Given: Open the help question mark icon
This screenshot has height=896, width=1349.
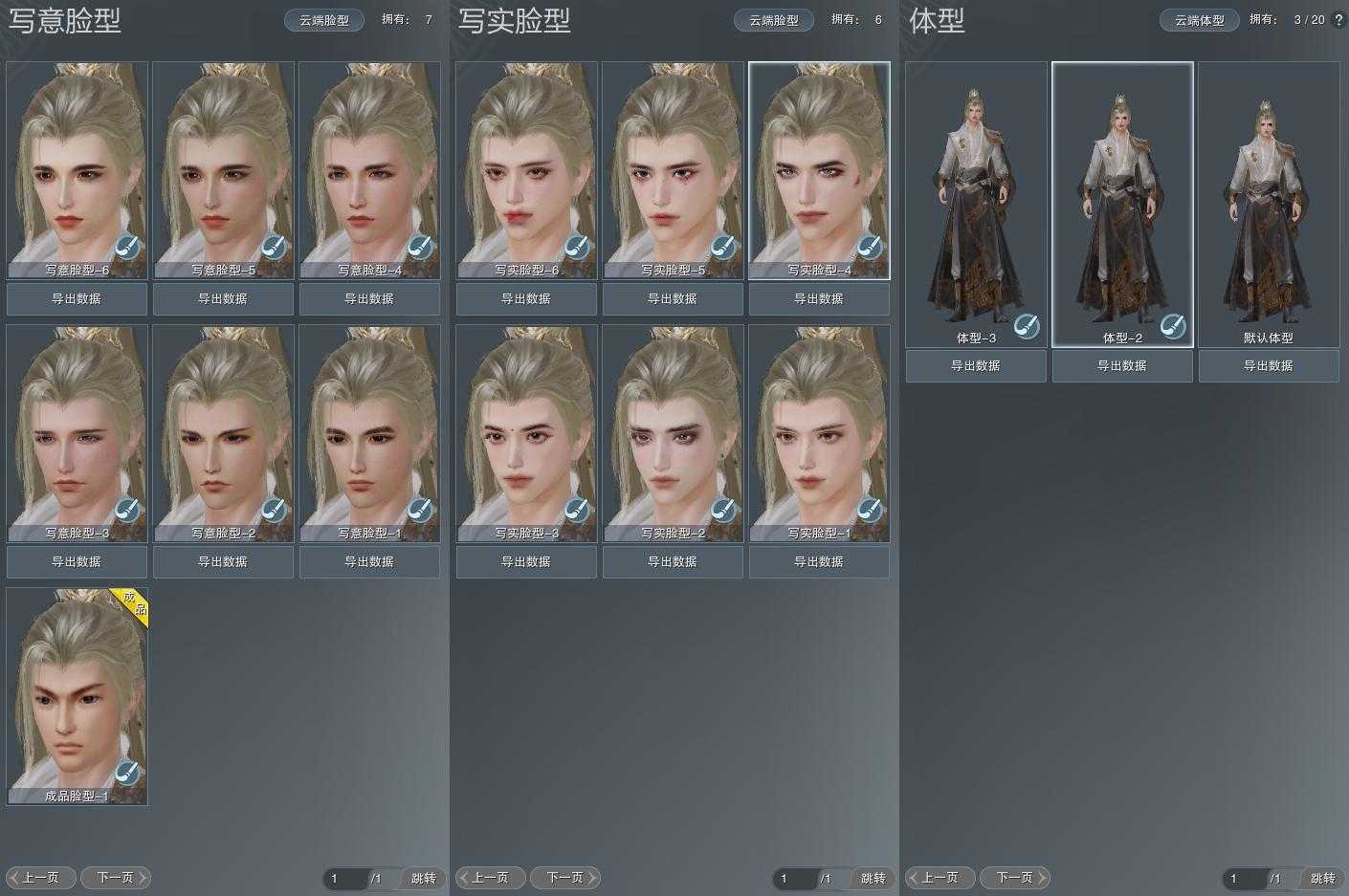Looking at the screenshot, I should [x=1338, y=20].
